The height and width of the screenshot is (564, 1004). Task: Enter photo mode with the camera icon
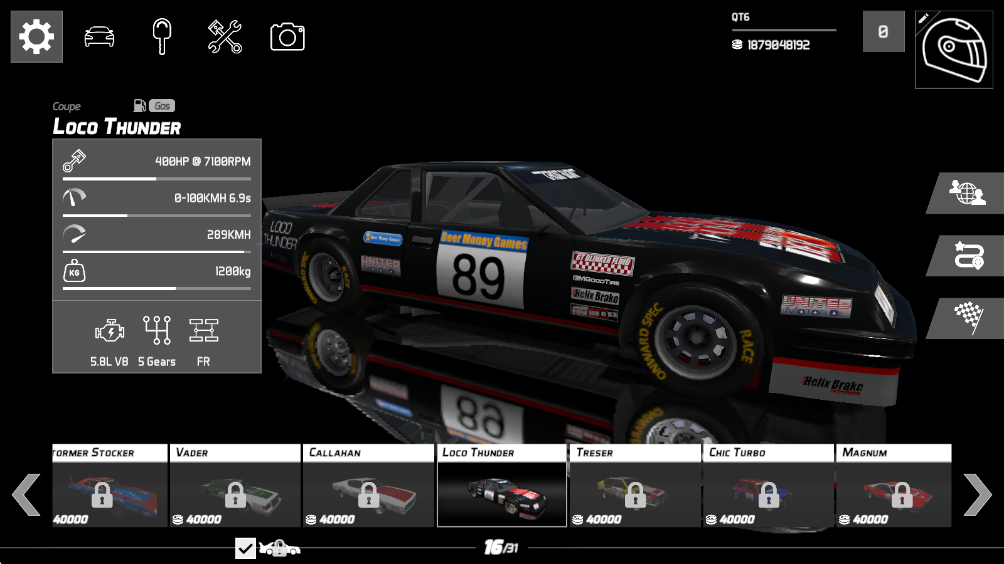tap(287, 37)
